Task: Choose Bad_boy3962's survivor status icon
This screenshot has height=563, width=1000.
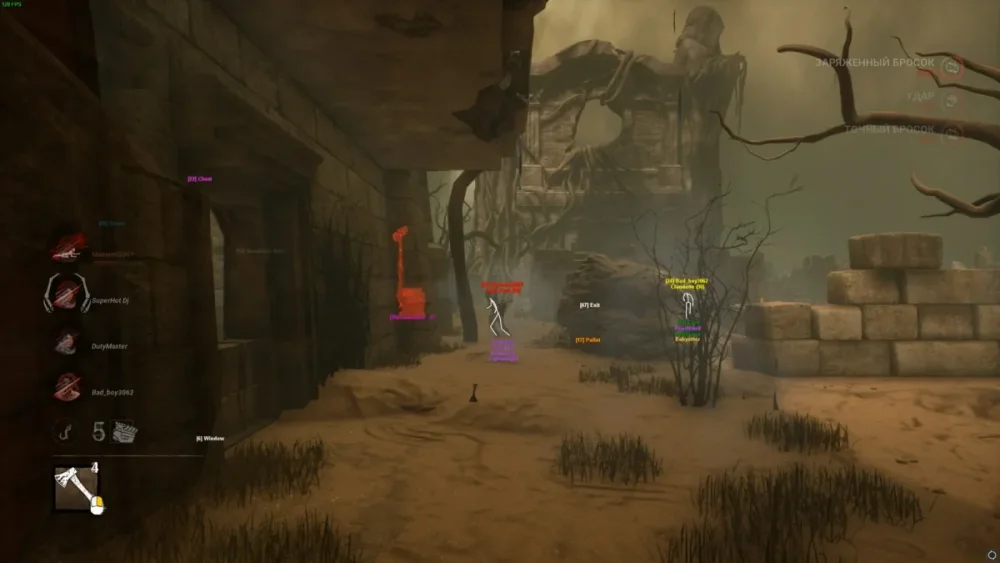Action: click(x=67, y=388)
